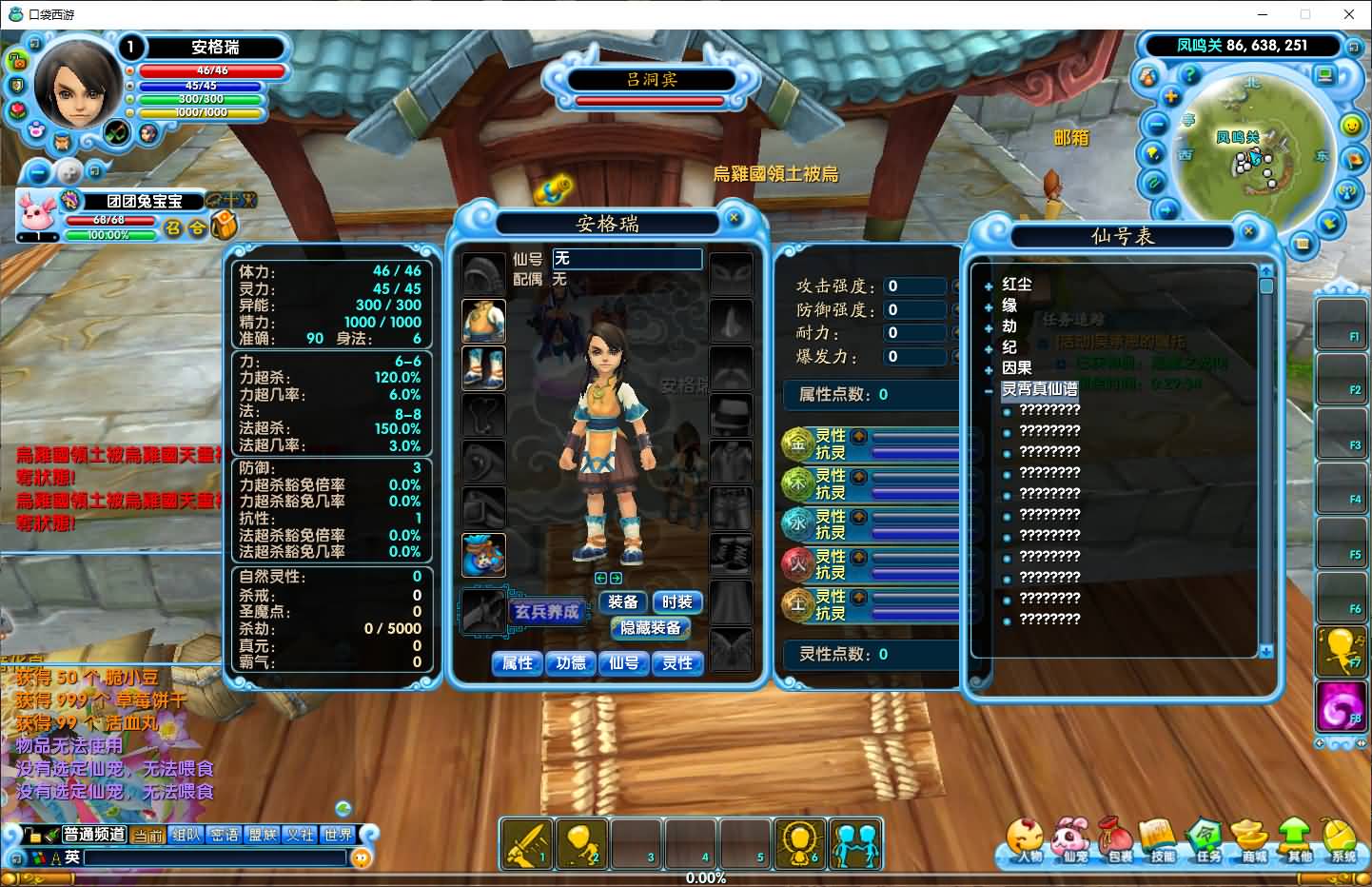Close the 仙号表 title list window
Image resolution: width=1372 pixels, height=887 pixels.
pos(1248,230)
